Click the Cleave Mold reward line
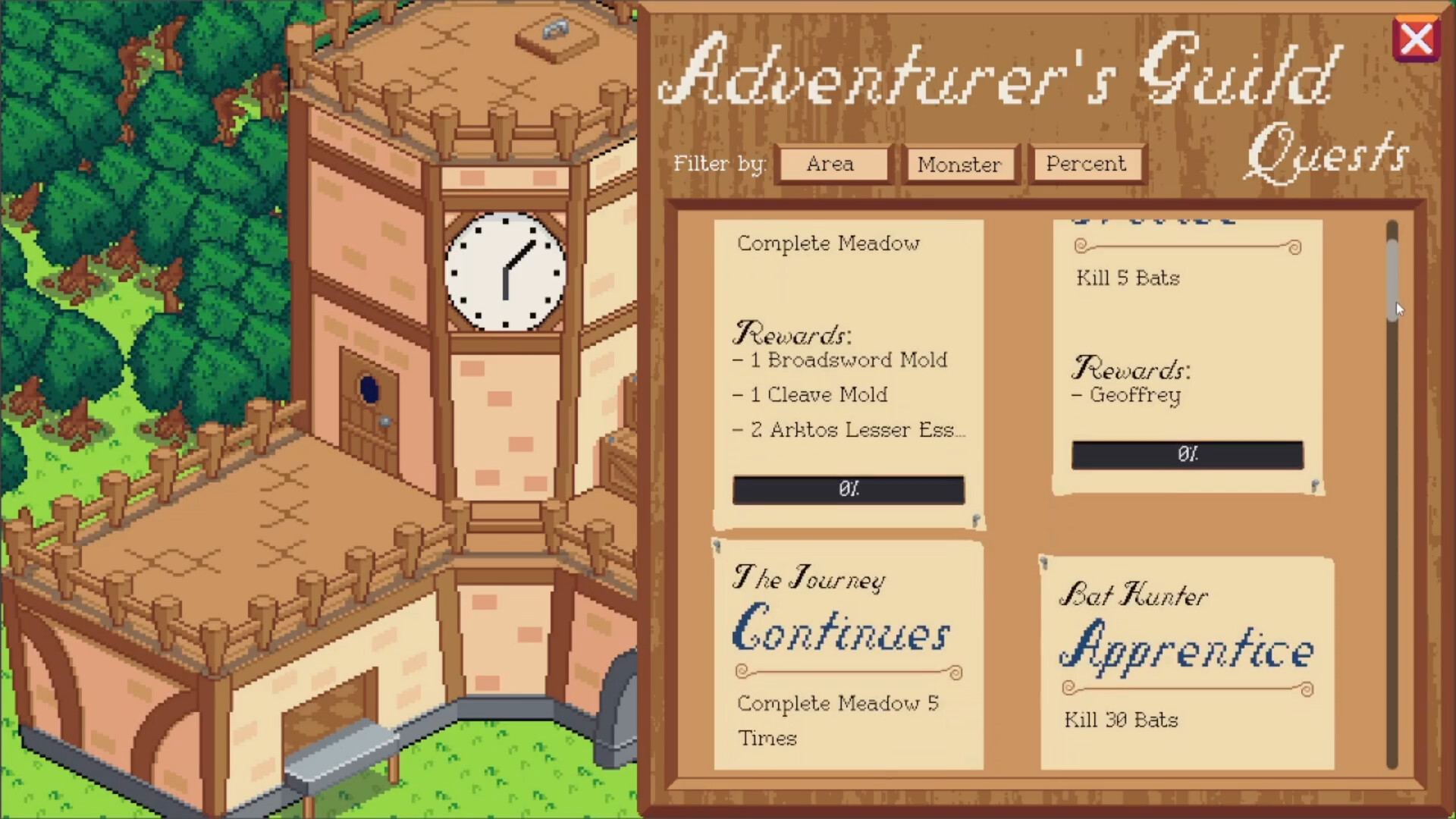Image resolution: width=1456 pixels, height=819 pixels. pyautogui.click(x=810, y=395)
